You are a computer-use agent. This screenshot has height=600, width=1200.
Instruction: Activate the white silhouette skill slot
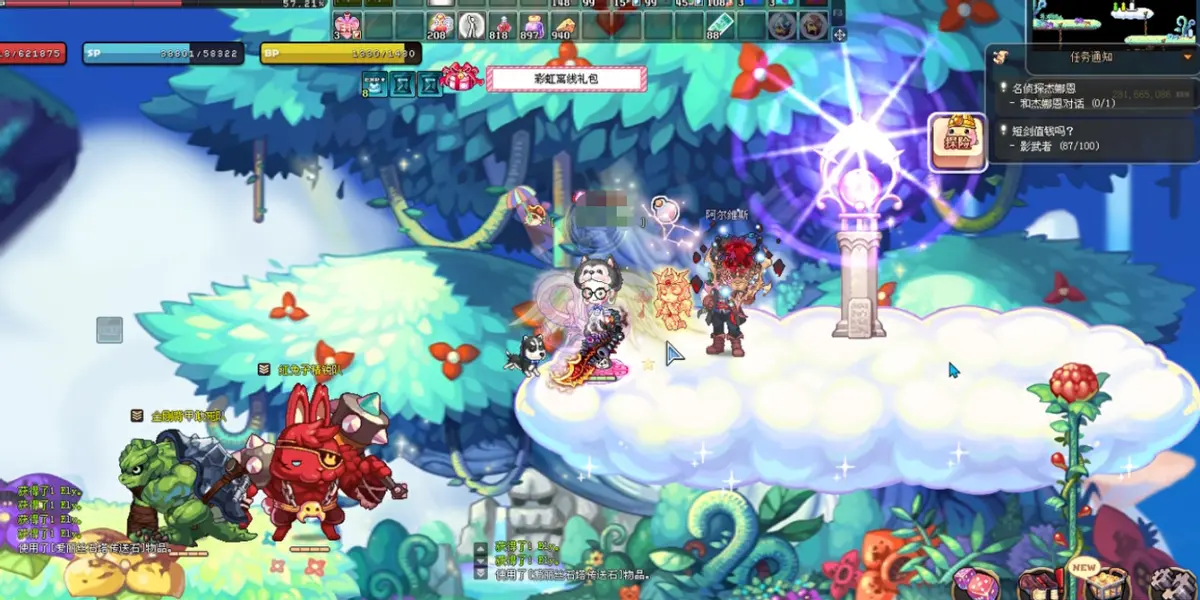click(472, 24)
